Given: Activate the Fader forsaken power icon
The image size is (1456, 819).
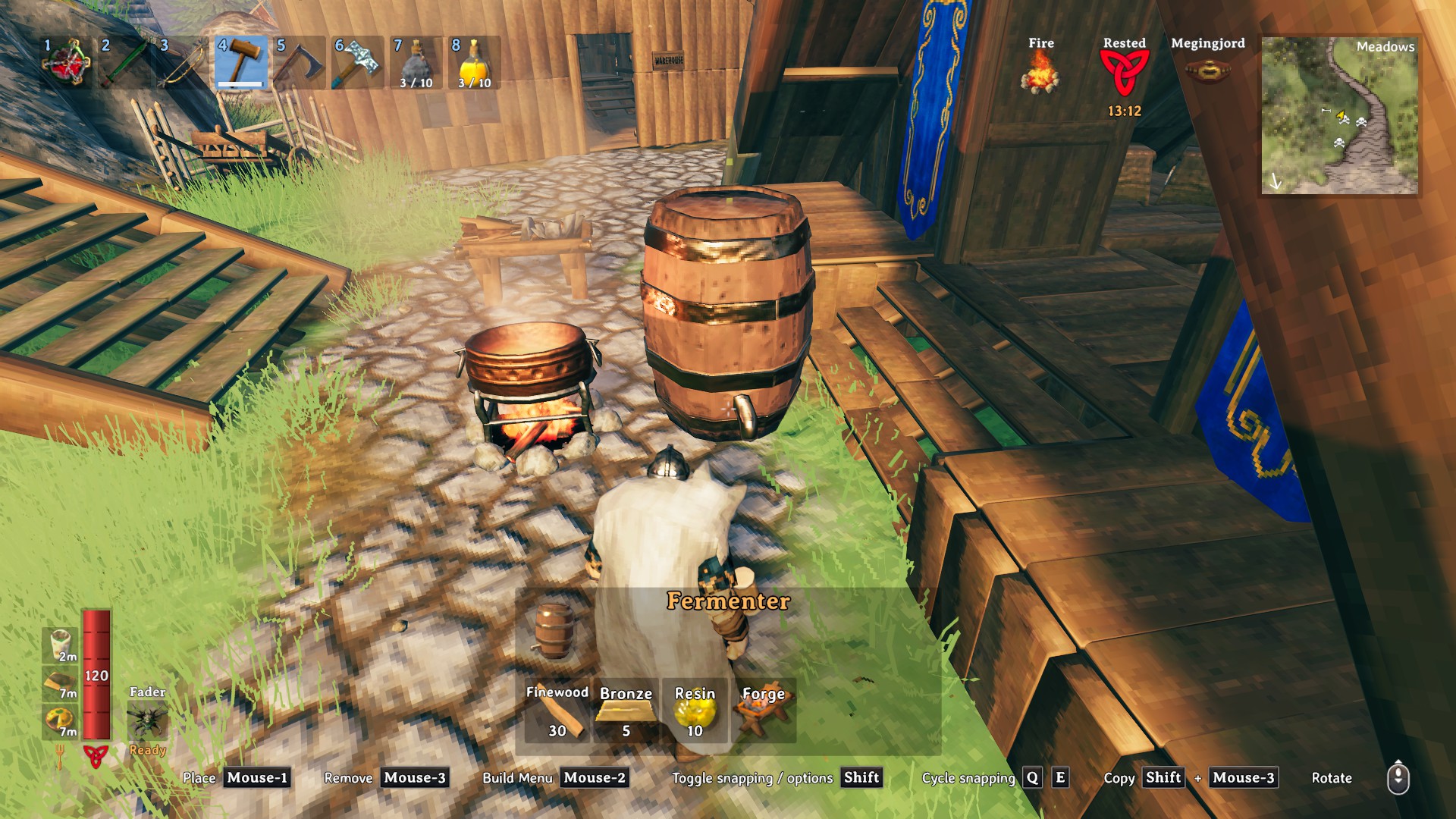Looking at the screenshot, I should [x=147, y=720].
